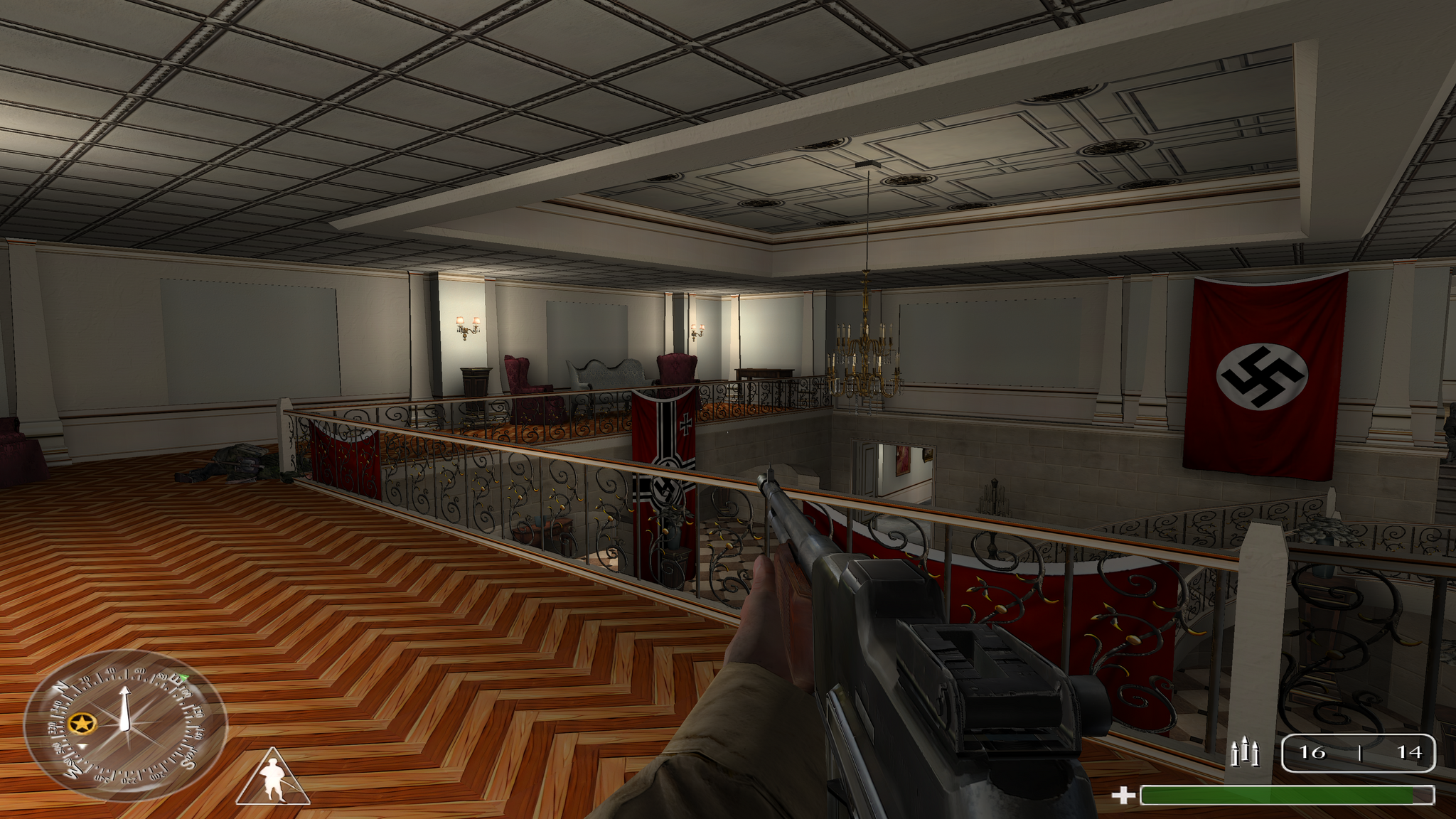
Task: Select the gold star objective marker
Action: [83, 724]
